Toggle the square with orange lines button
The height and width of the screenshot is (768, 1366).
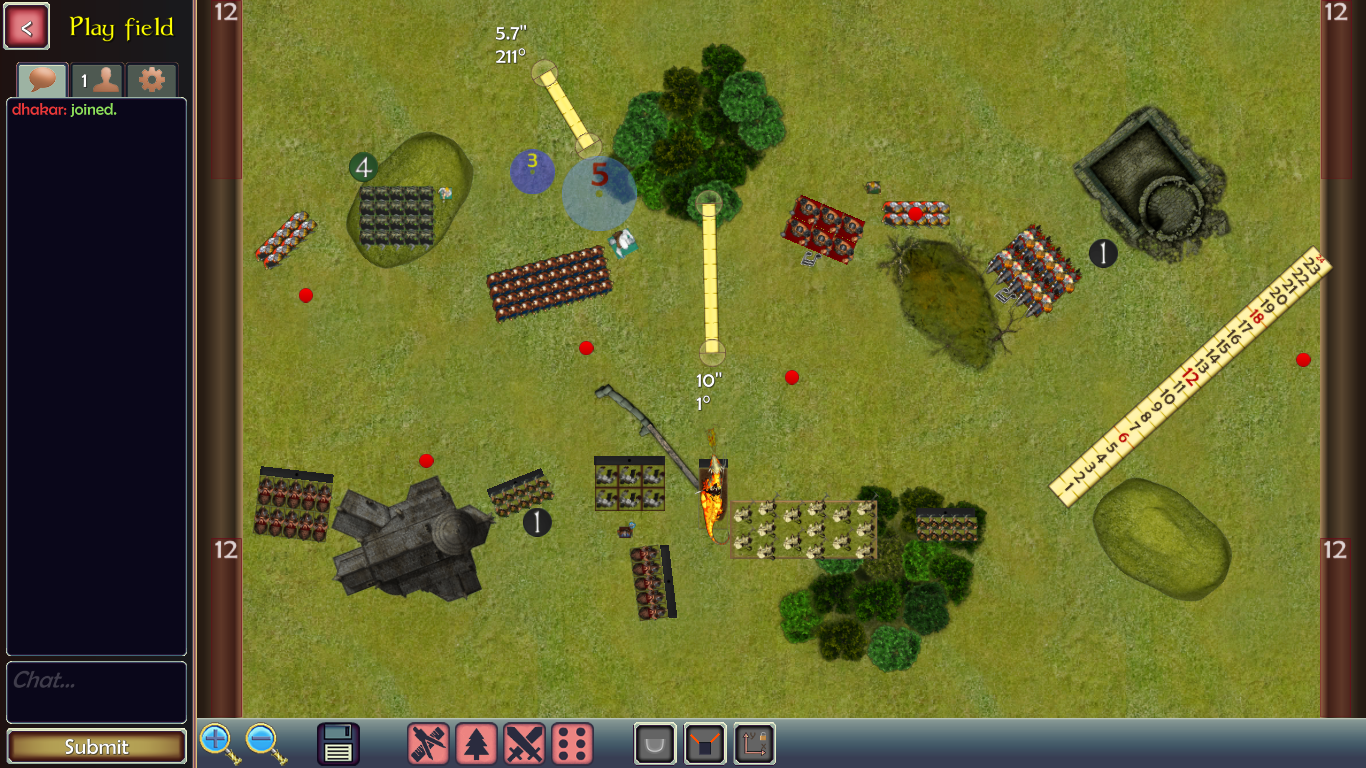click(x=705, y=744)
